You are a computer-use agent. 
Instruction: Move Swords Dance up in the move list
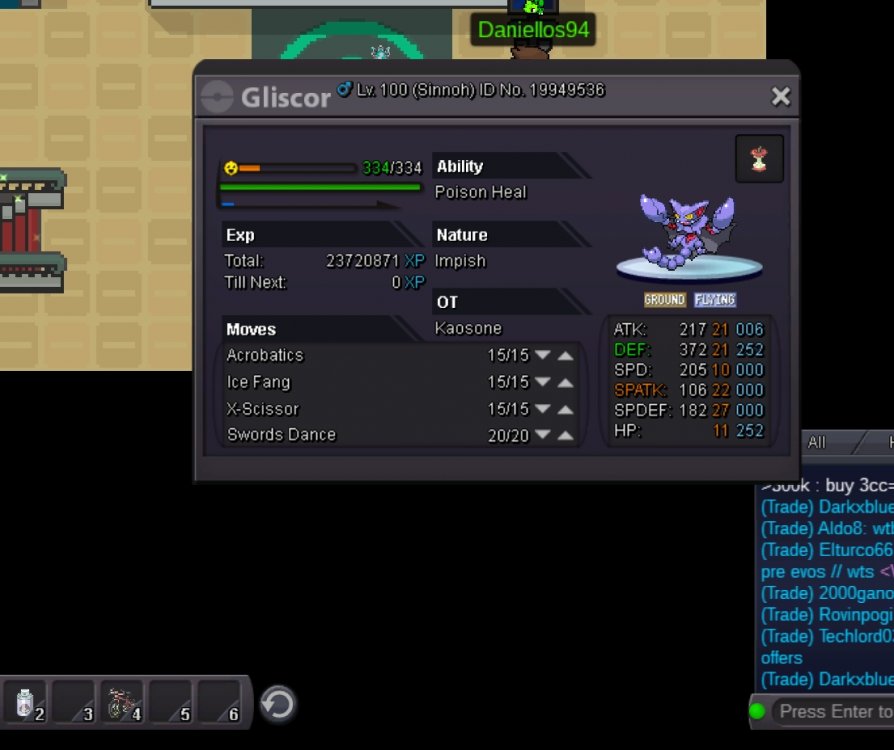pos(566,435)
